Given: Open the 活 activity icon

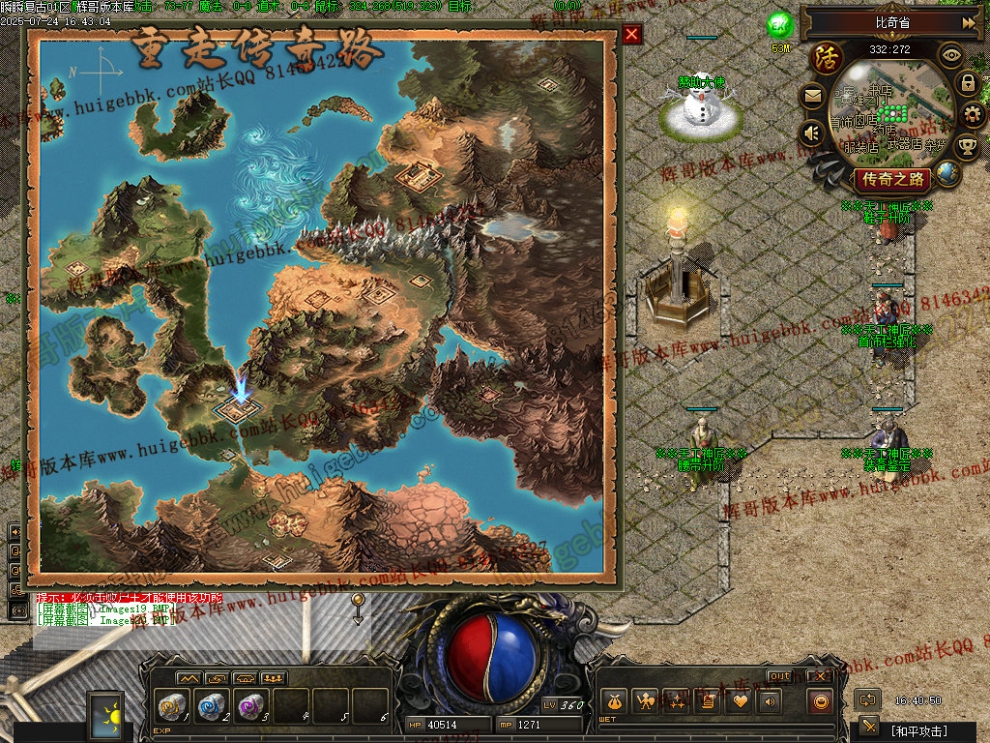Looking at the screenshot, I should click(x=825, y=58).
